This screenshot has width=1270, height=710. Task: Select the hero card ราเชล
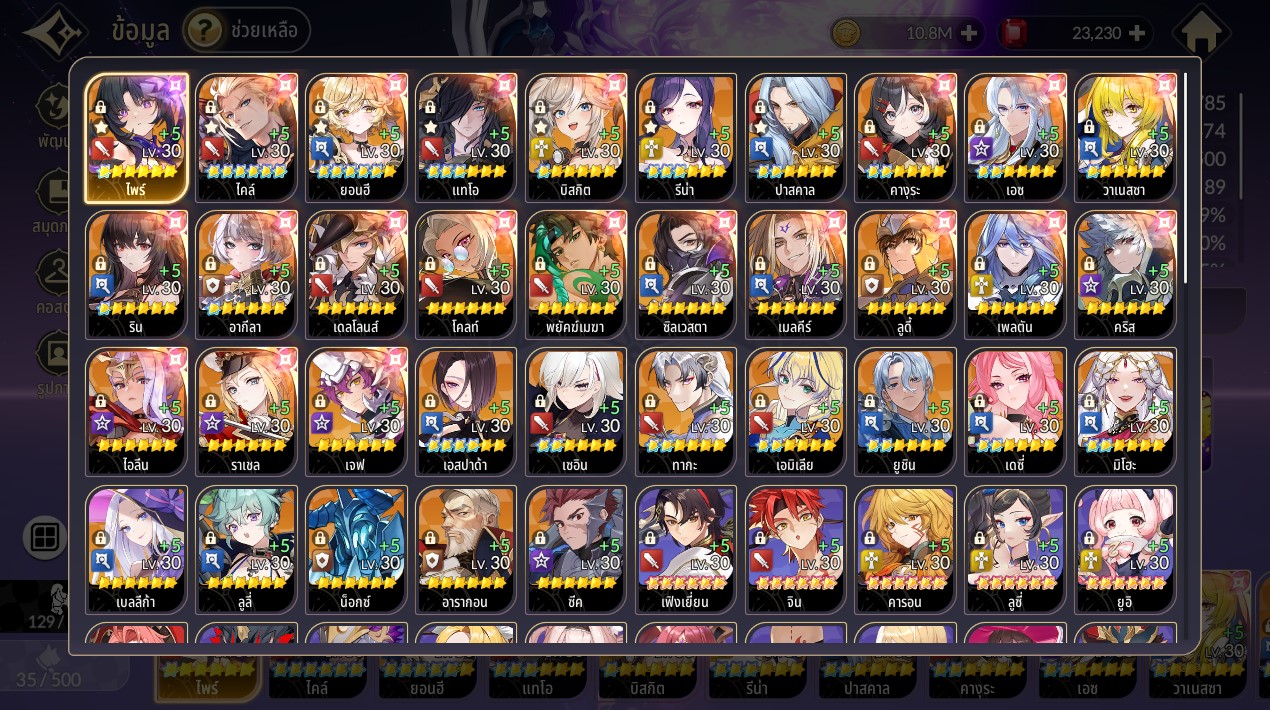click(x=246, y=411)
